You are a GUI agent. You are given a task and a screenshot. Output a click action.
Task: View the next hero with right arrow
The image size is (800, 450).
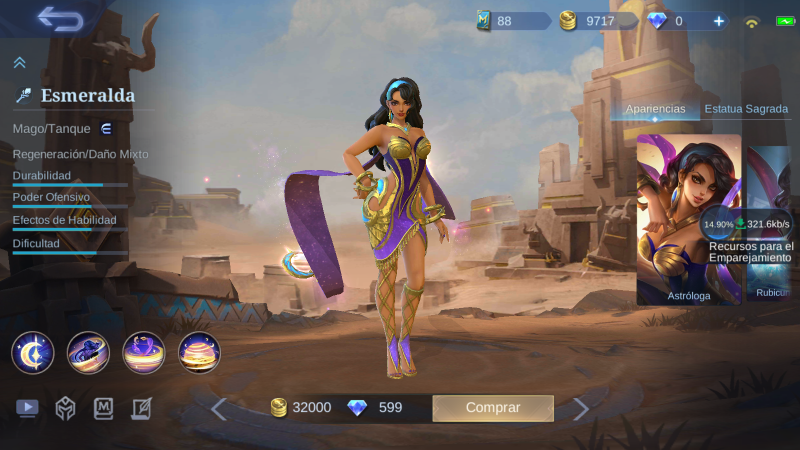pyautogui.click(x=581, y=408)
